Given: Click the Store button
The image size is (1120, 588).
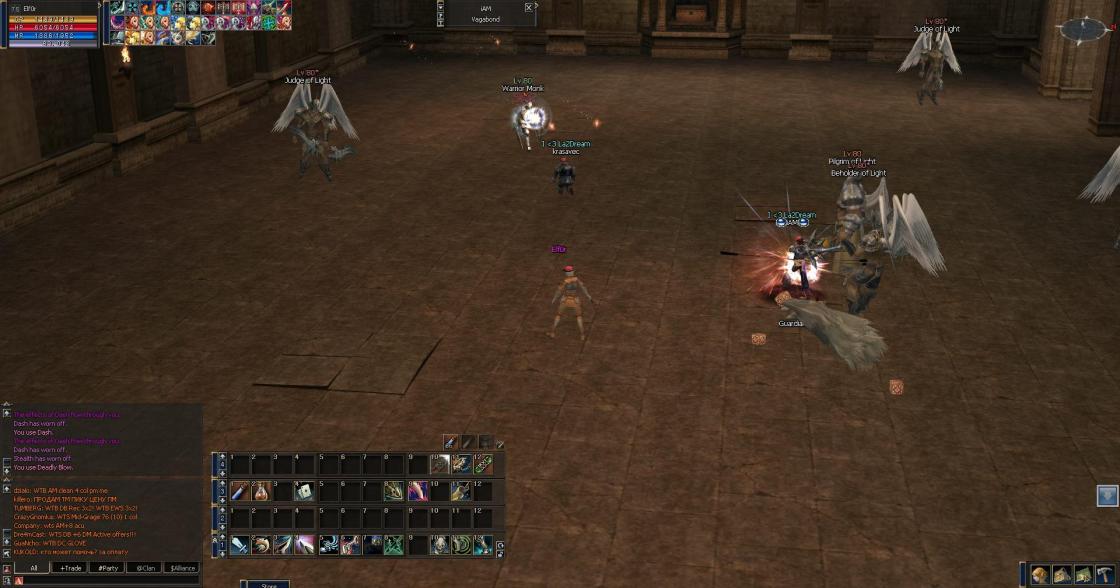Looking at the screenshot, I should click(268, 584).
